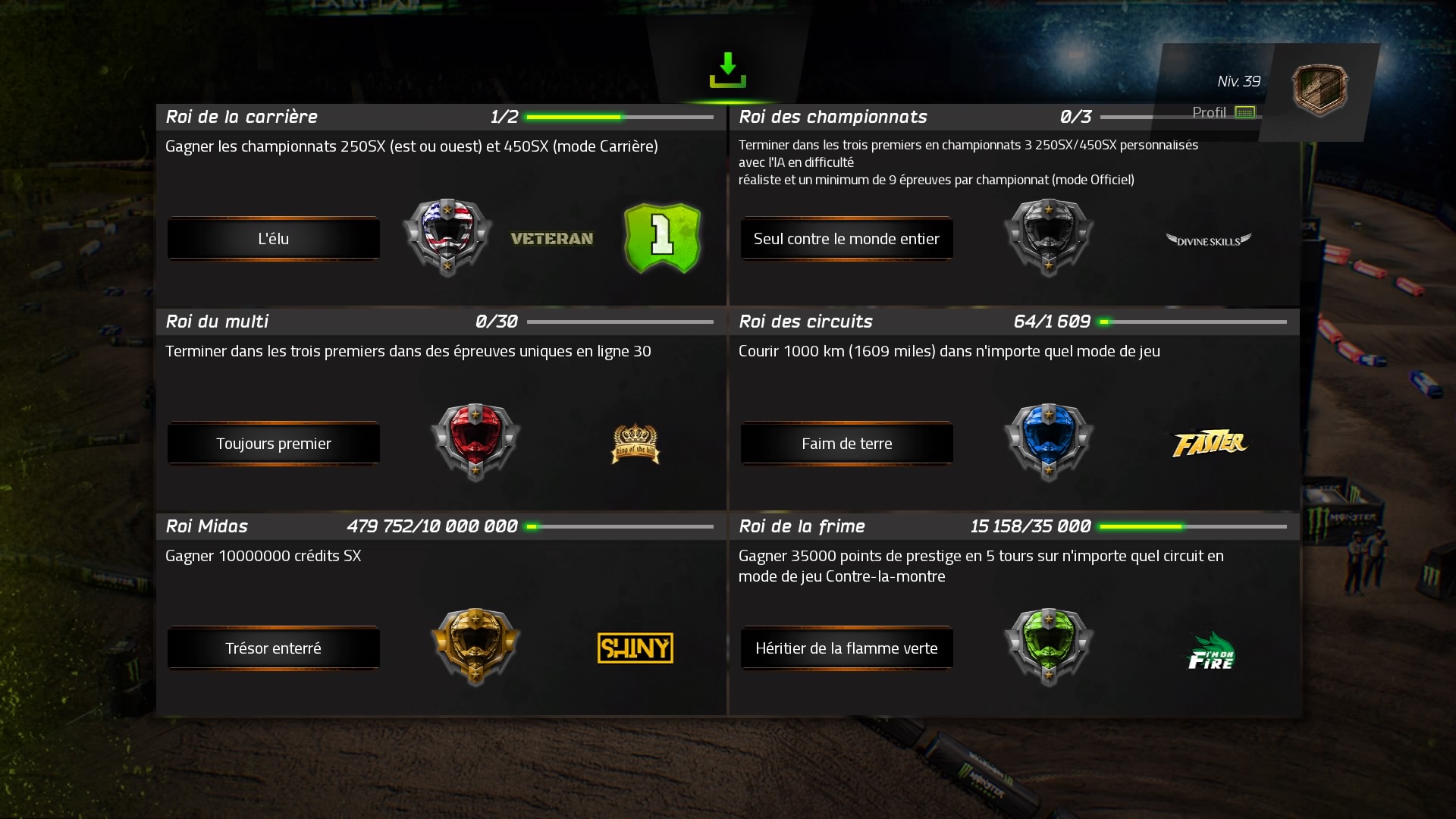Screen dimensions: 1456x819
Task: Pick the green number 1 badge
Action: click(x=662, y=237)
